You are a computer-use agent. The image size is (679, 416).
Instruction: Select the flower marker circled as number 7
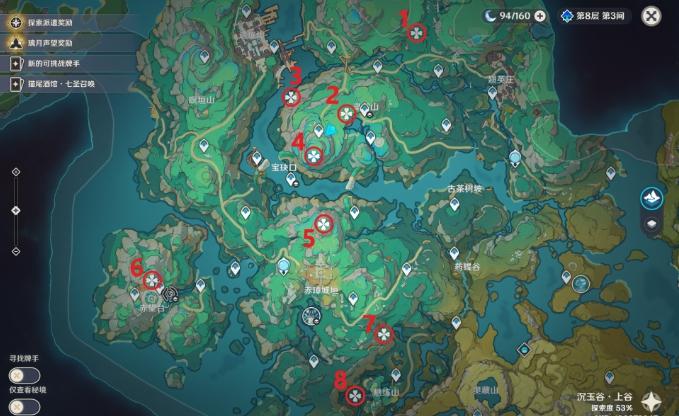point(383,336)
